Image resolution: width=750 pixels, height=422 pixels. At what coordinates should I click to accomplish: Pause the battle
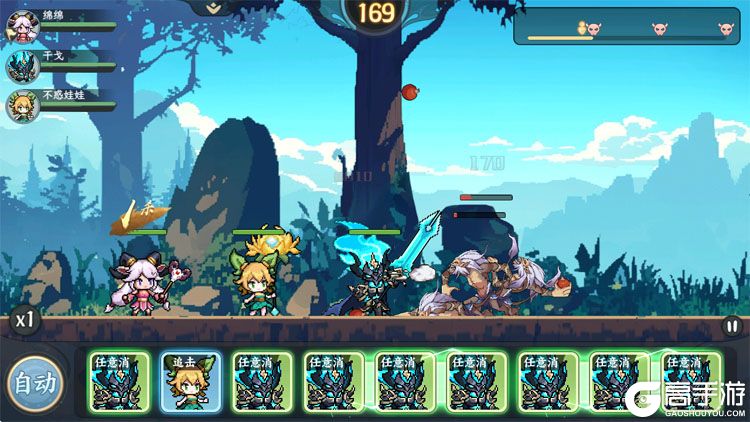[x=732, y=325]
